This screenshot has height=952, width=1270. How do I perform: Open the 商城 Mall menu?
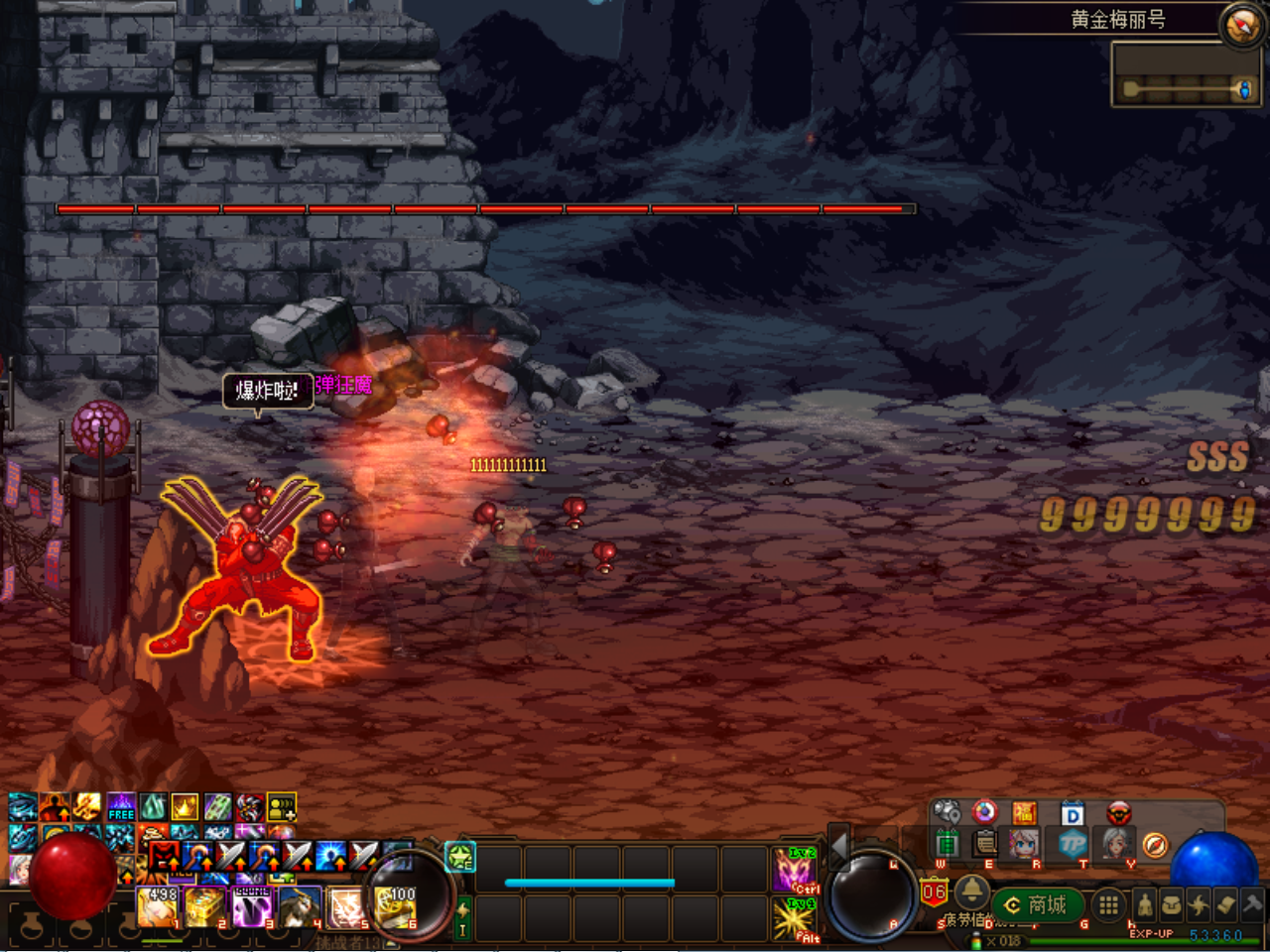click(1037, 903)
